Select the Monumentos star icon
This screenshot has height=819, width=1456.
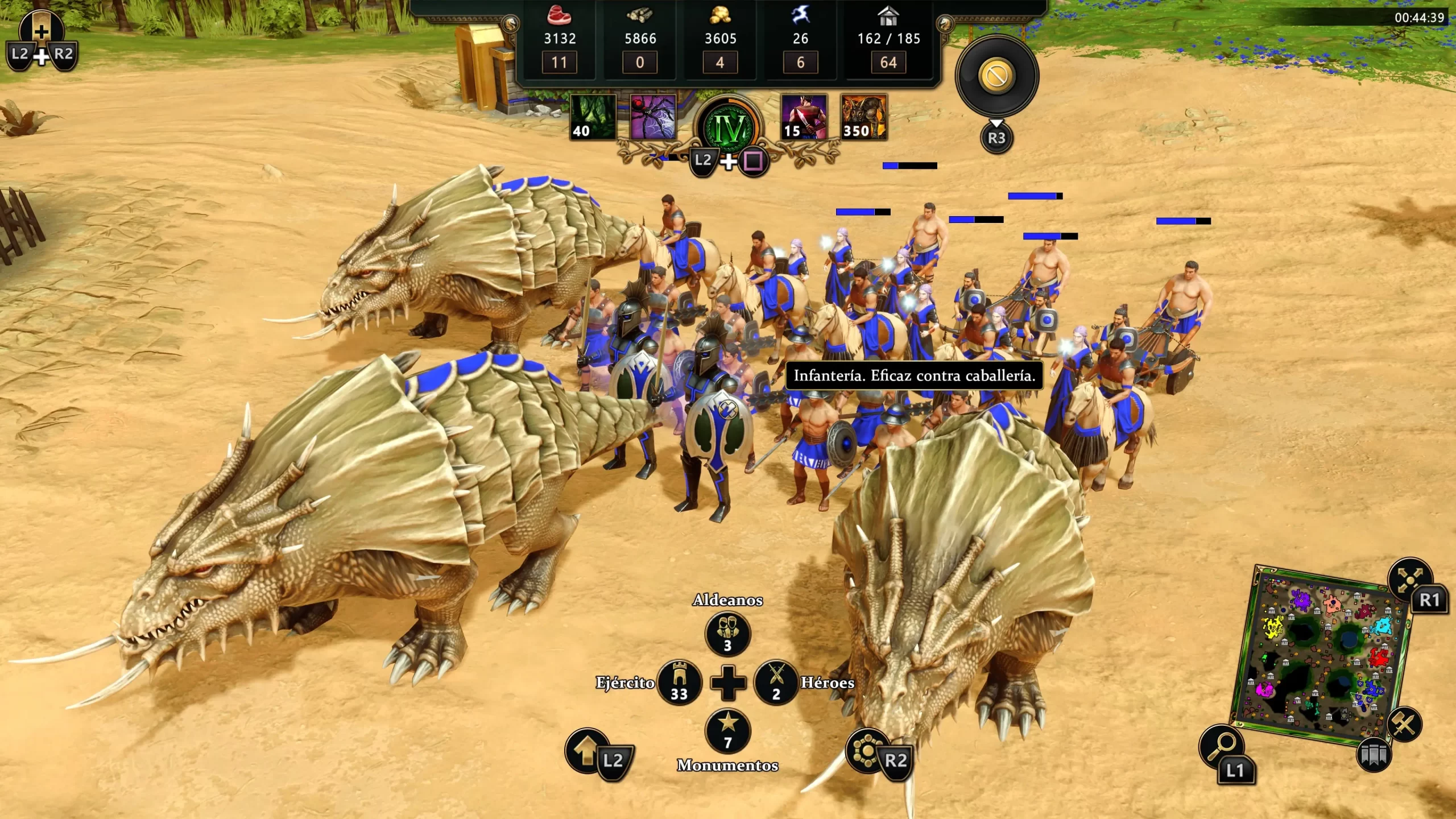(727, 731)
